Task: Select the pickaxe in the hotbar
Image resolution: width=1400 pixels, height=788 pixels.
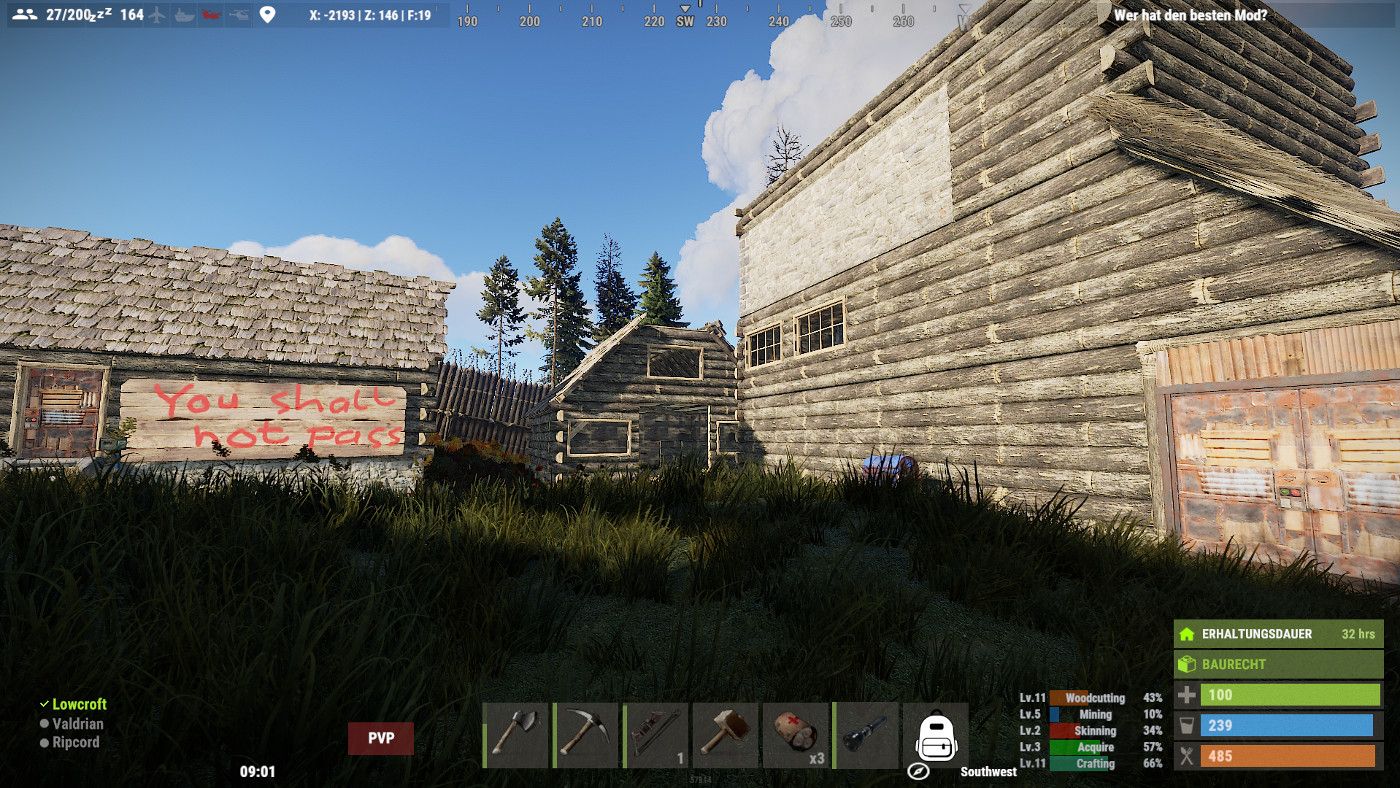Action: click(585, 735)
